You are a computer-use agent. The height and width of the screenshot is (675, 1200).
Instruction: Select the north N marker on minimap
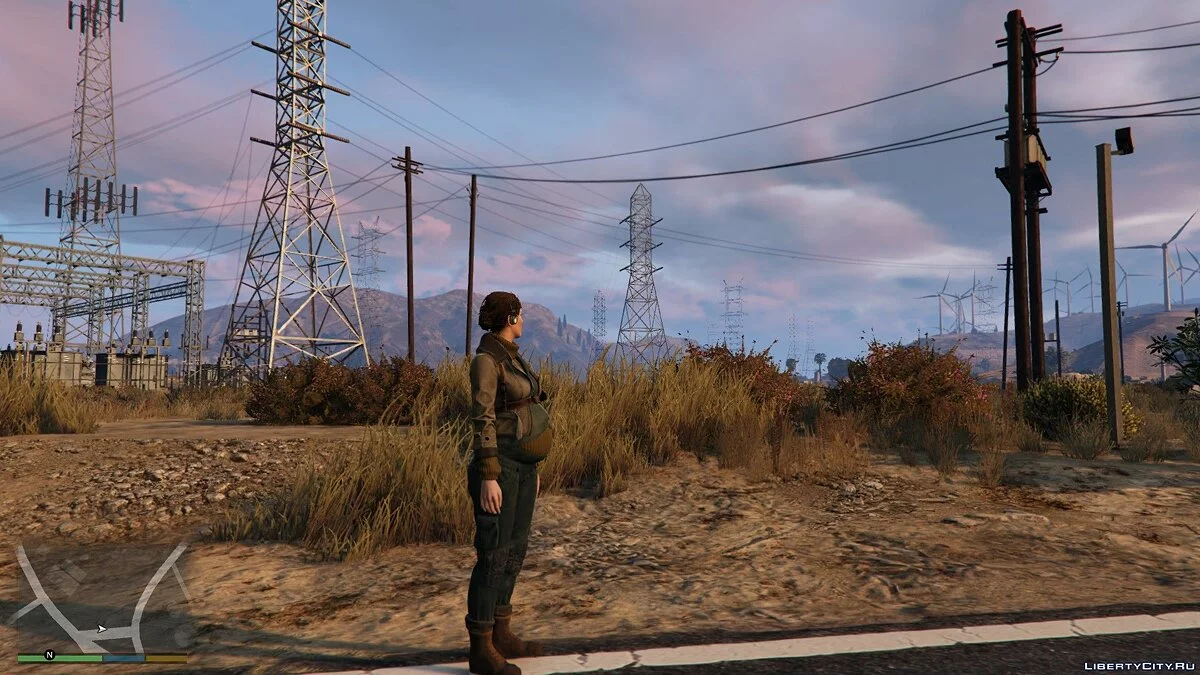(49, 656)
